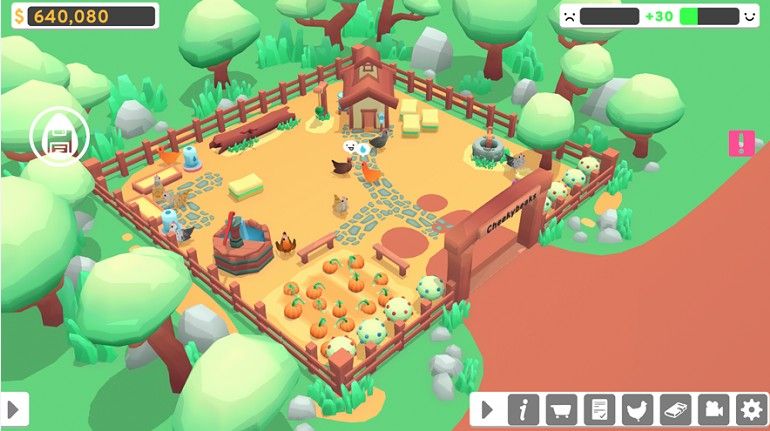Expand the bottom-left arrow panel
This screenshot has height=431, width=770.
coord(14,409)
